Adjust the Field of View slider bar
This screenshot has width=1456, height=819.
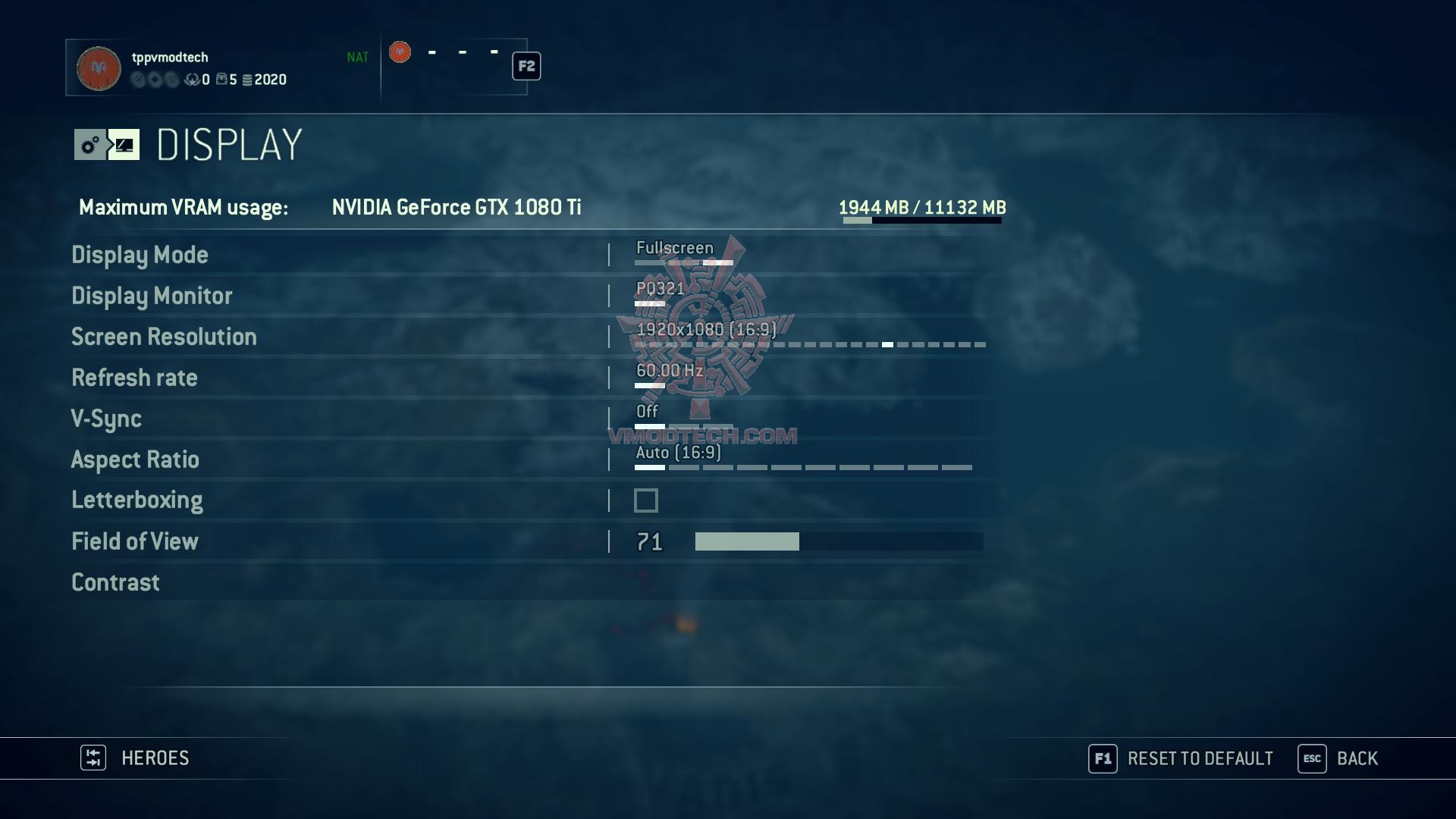tap(839, 541)
